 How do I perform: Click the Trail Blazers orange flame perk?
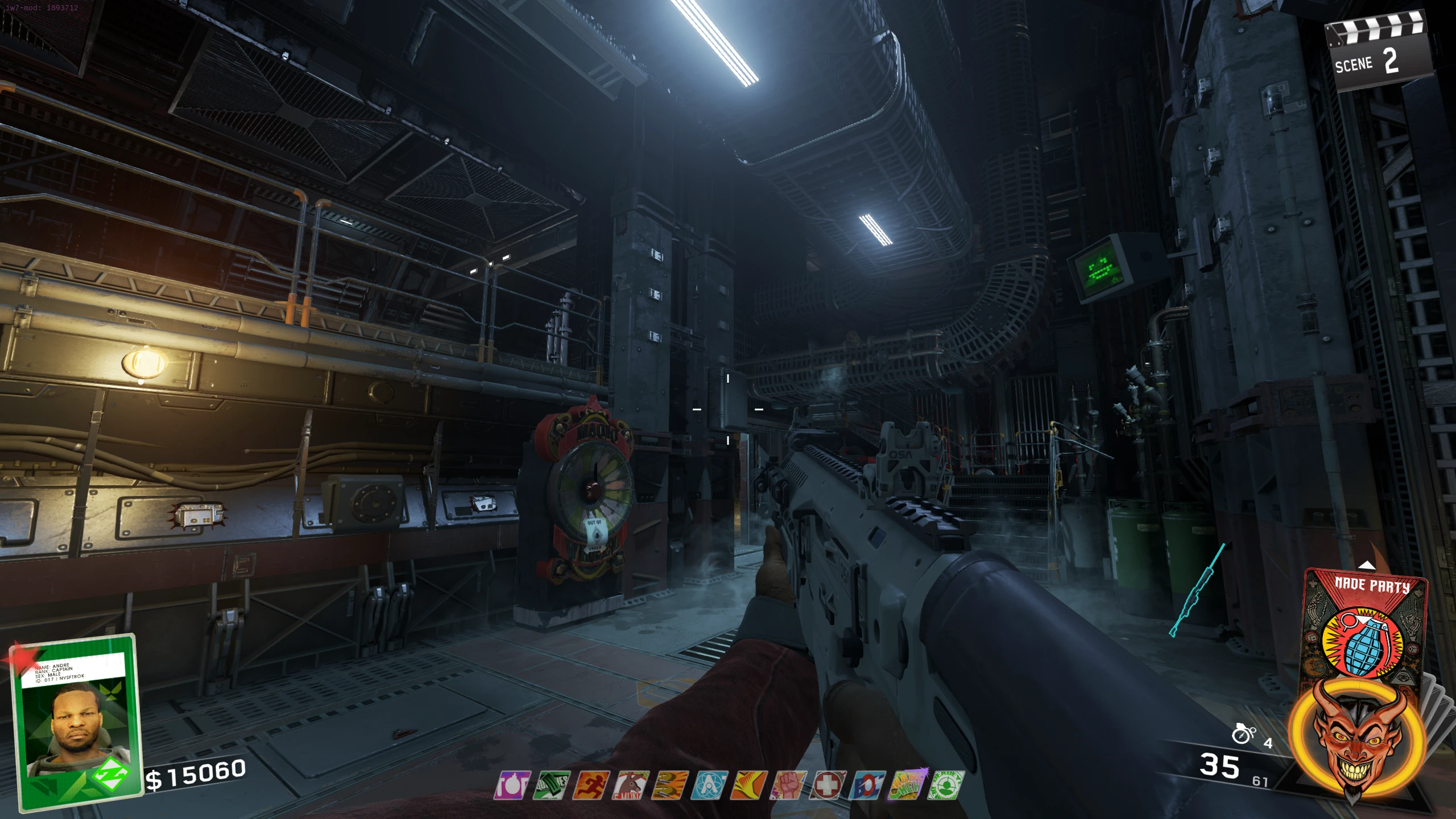click(749, 785)
